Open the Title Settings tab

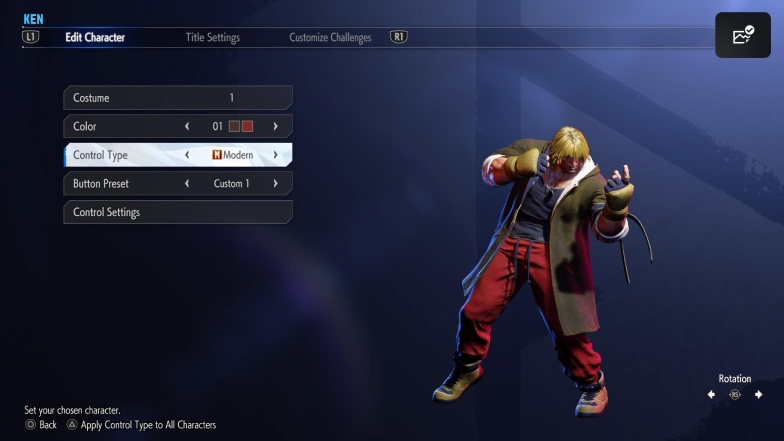pos(212,38)
